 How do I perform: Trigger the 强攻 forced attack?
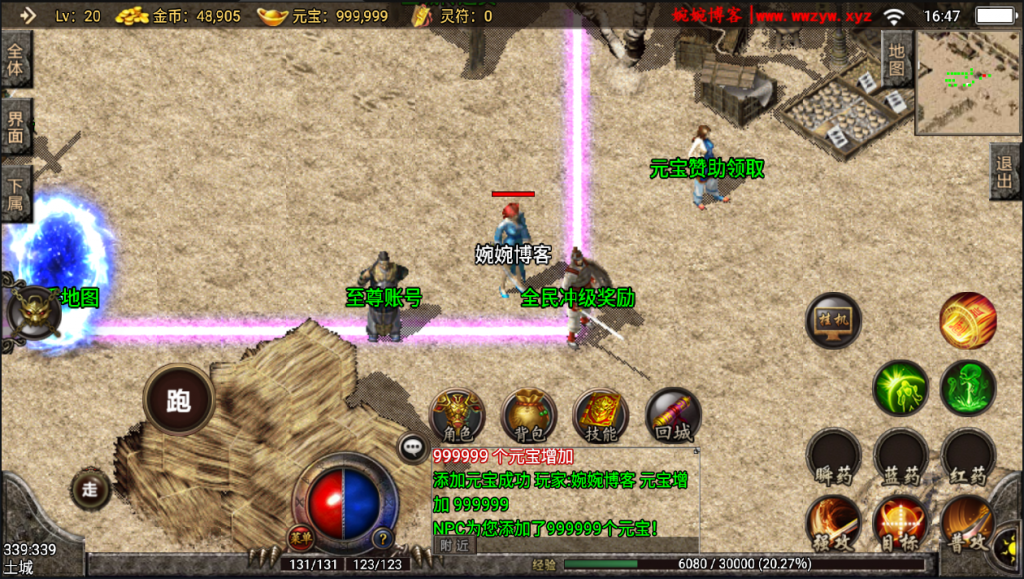point(833,522)
